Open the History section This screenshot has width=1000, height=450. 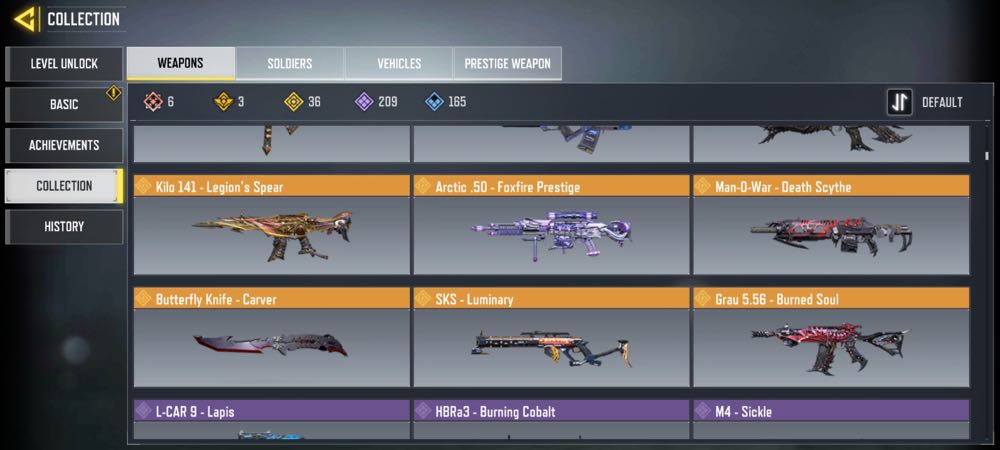64,227
